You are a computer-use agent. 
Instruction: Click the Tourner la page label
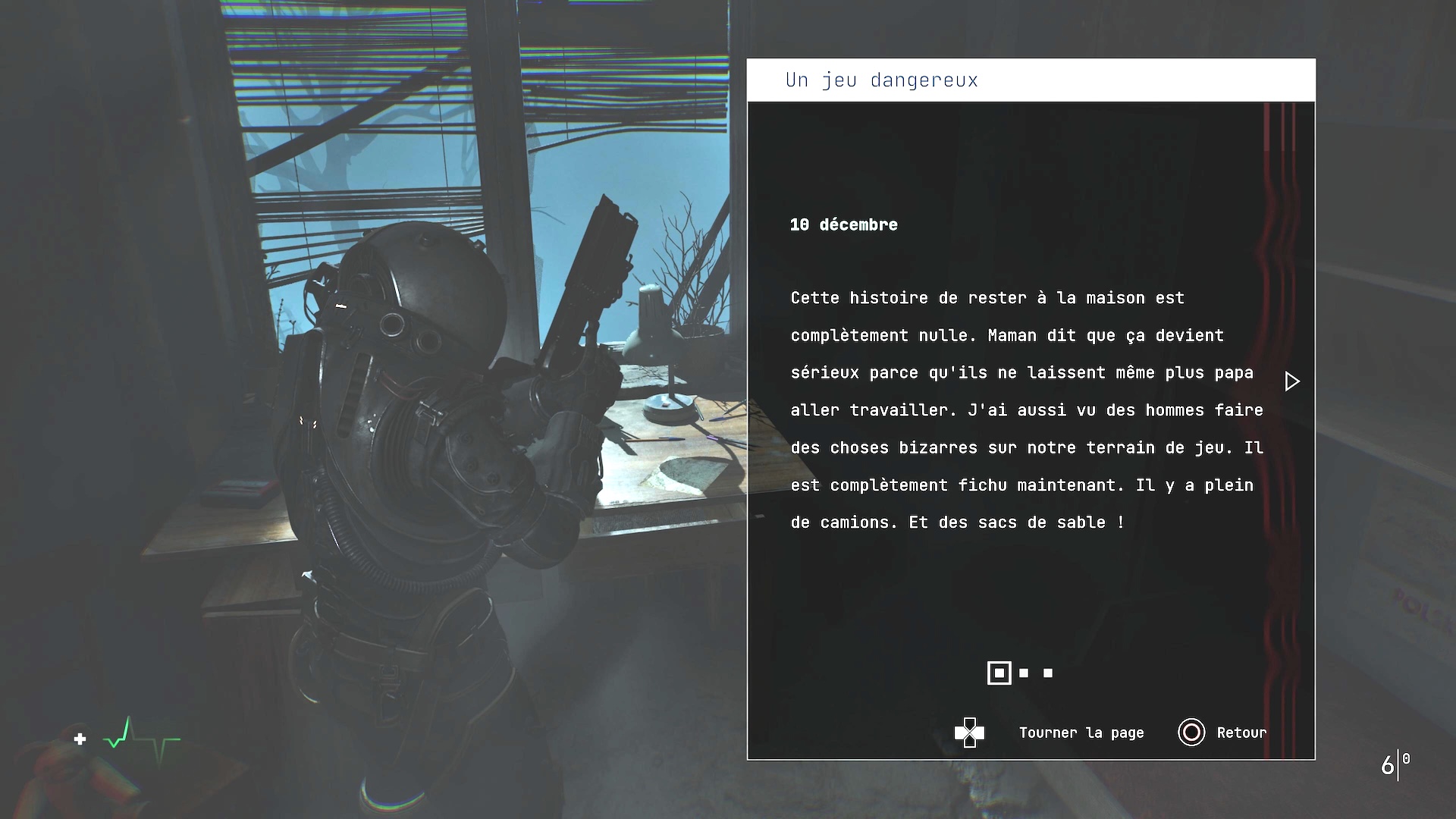click(x=1081, y=733)
